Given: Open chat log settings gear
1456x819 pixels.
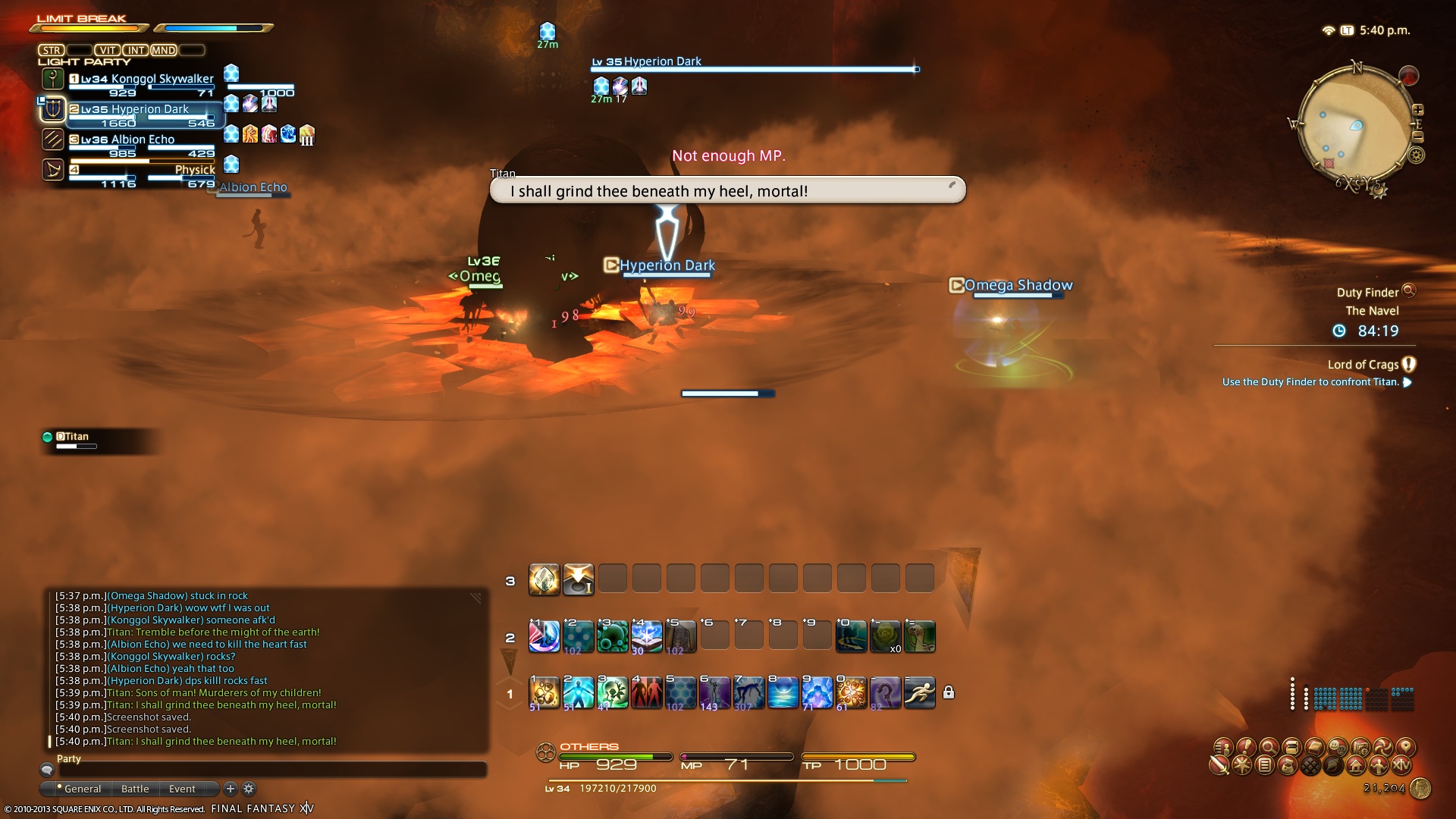Looking at the screenshot, I should 249,789.
